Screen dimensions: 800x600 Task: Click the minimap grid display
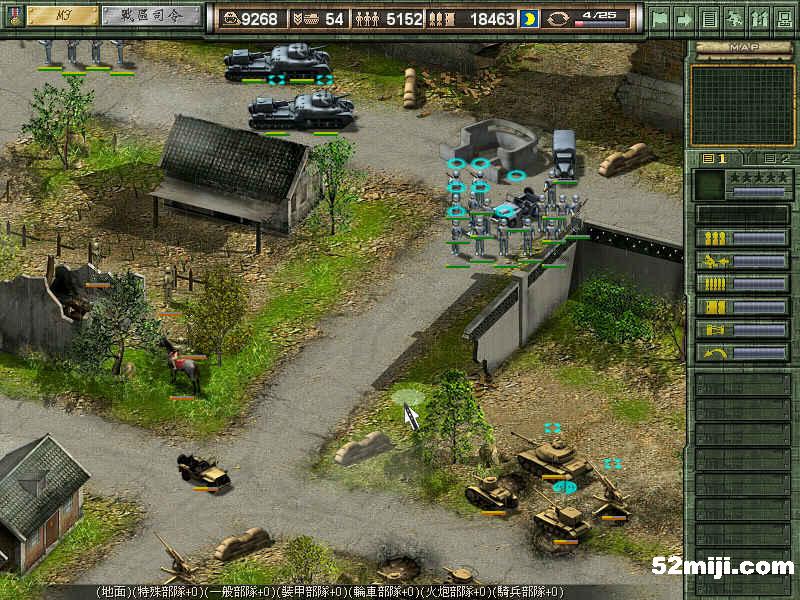[742, 105]
